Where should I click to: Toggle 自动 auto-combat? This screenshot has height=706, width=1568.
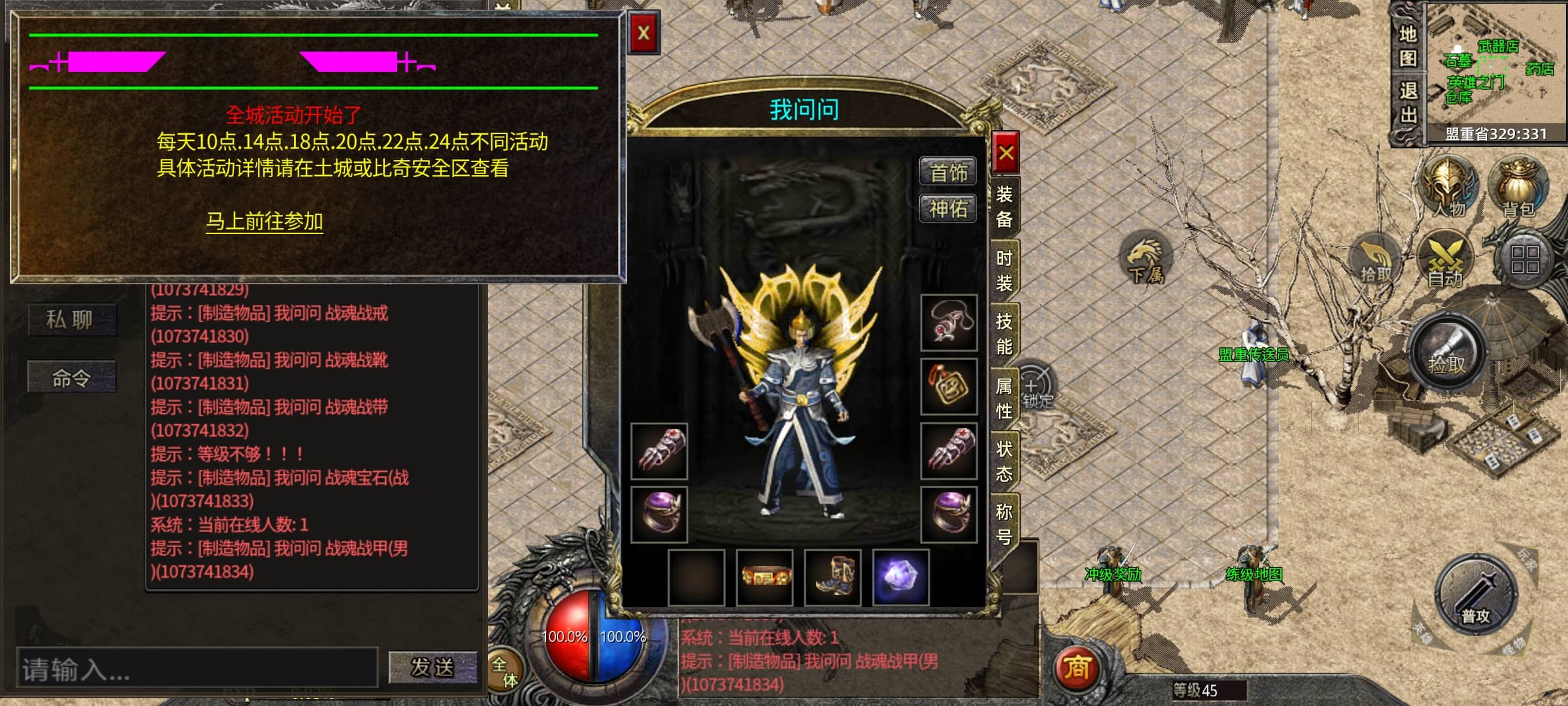coord(1445,260)
